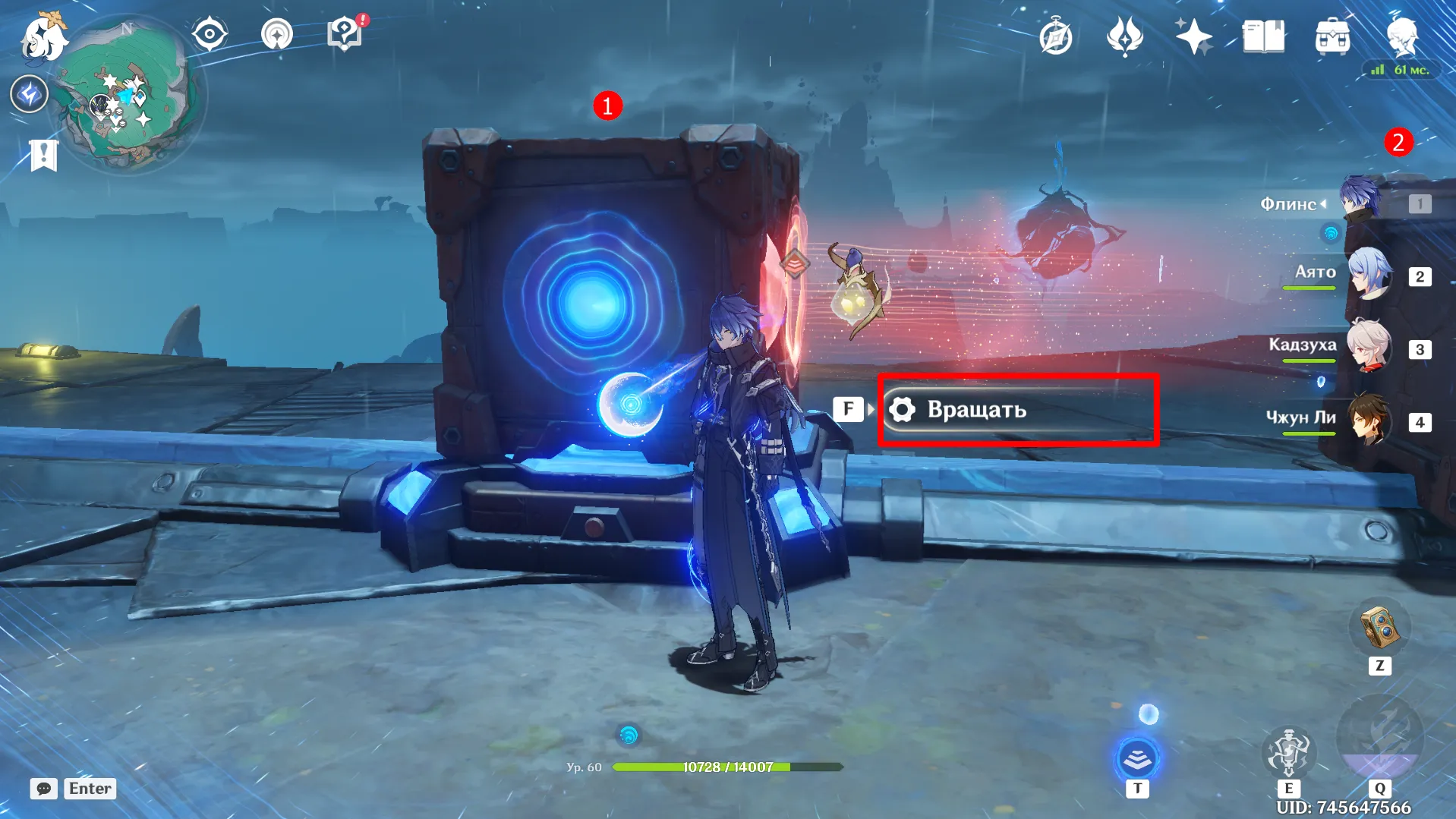
Task: Switch to party member Кадзуха
Action: pos(1369,348)
